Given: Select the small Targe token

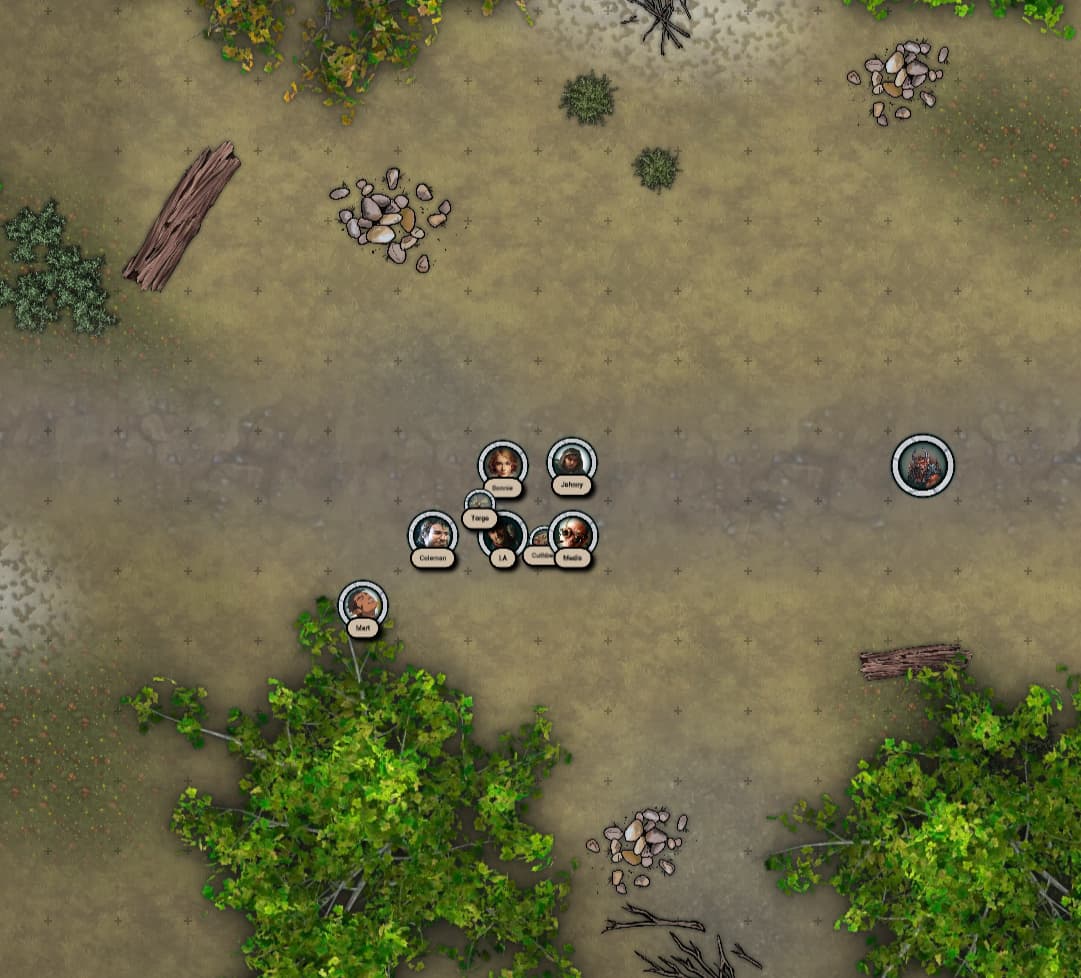Looking at the screenshot, I should click(x=479, y=501).
